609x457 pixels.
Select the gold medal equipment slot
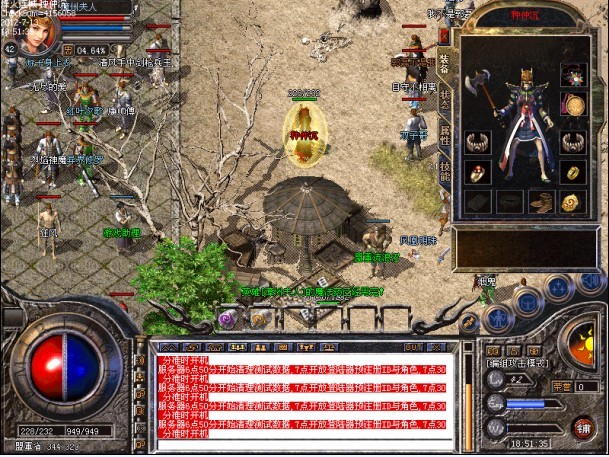(x=573, y=105)
